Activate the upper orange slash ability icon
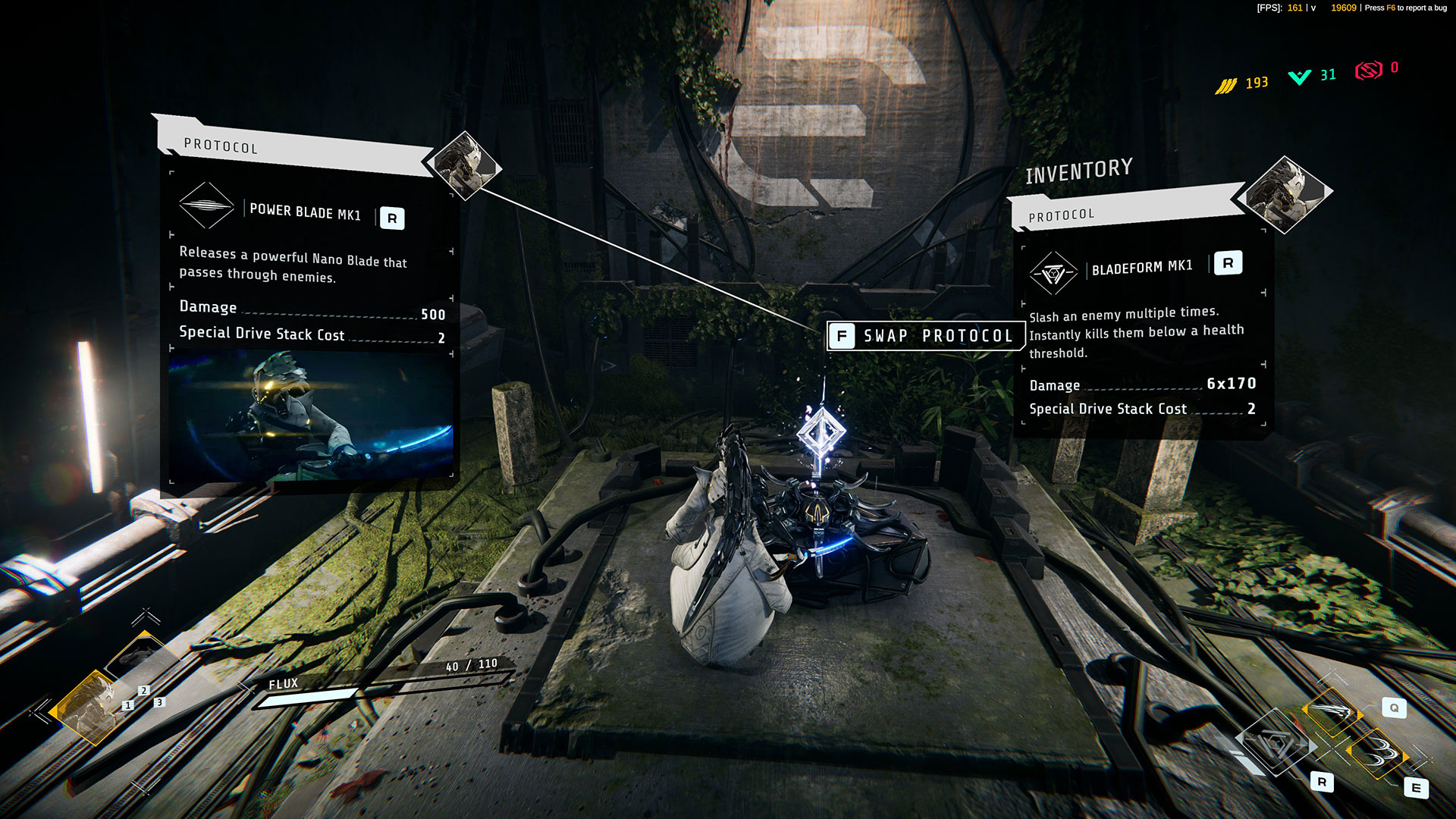 coord(1332,711)
